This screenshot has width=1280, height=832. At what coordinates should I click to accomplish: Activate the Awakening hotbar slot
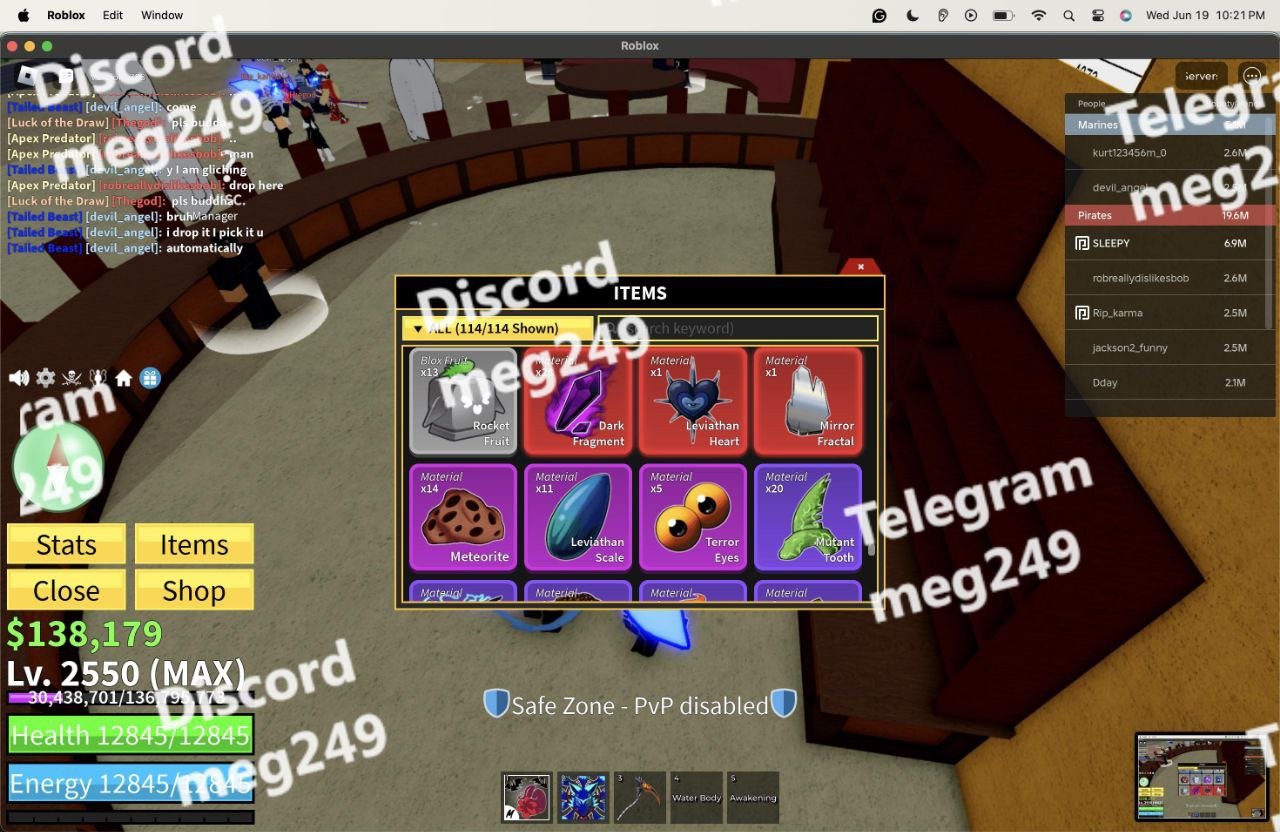[x=753, y=797]
